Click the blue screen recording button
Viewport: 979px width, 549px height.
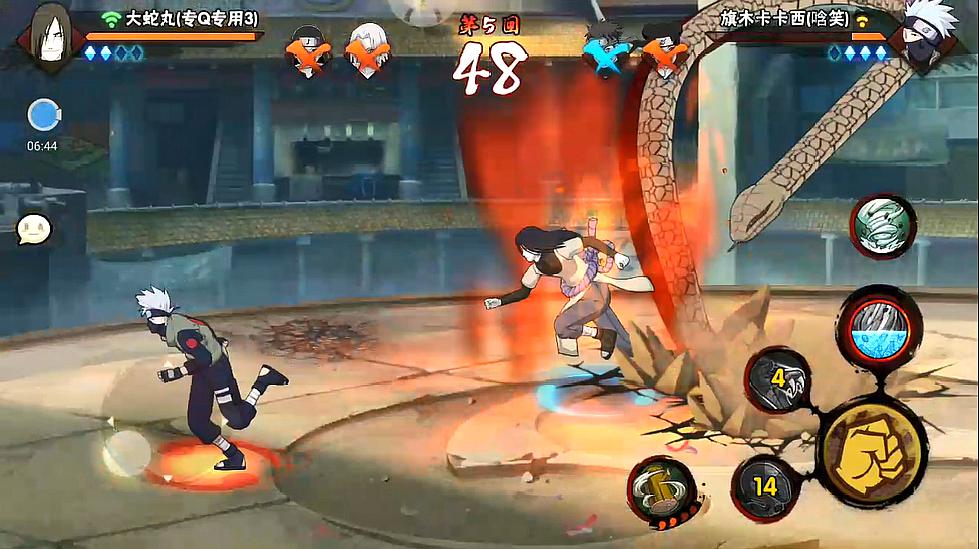(43, 115)
